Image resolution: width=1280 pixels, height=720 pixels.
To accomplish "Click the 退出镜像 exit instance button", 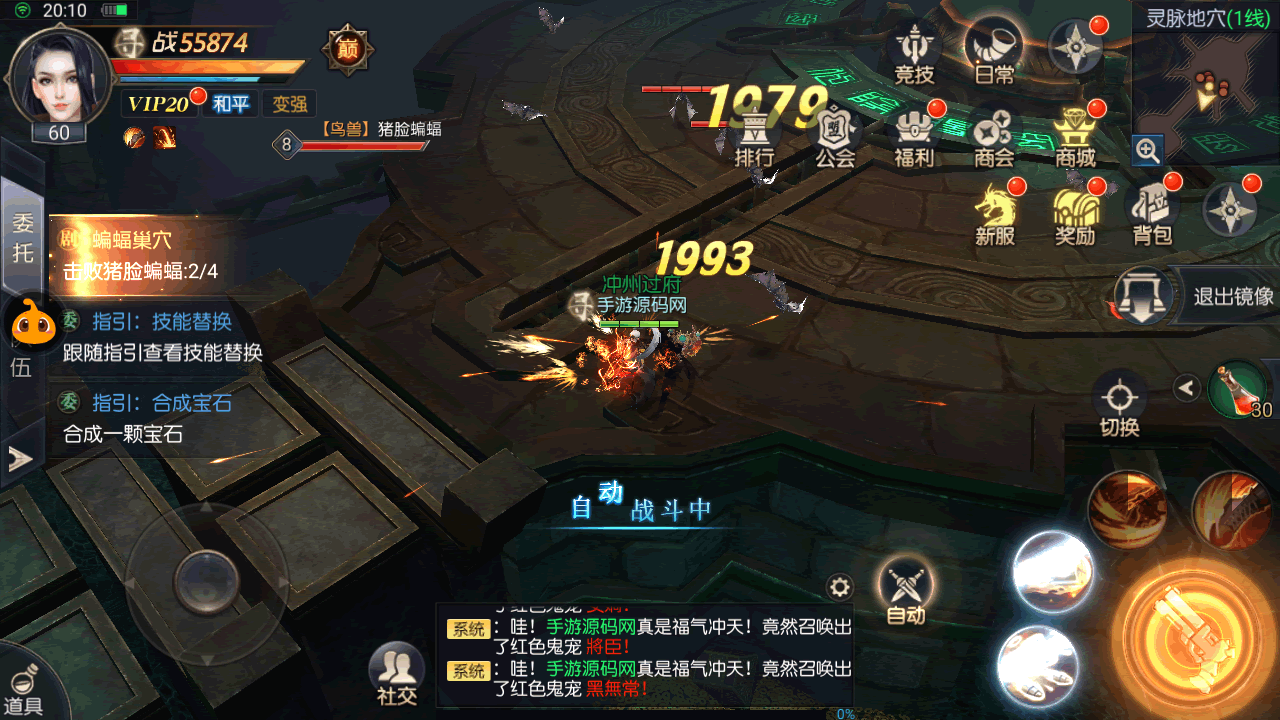I will (x=1196, y=296).
